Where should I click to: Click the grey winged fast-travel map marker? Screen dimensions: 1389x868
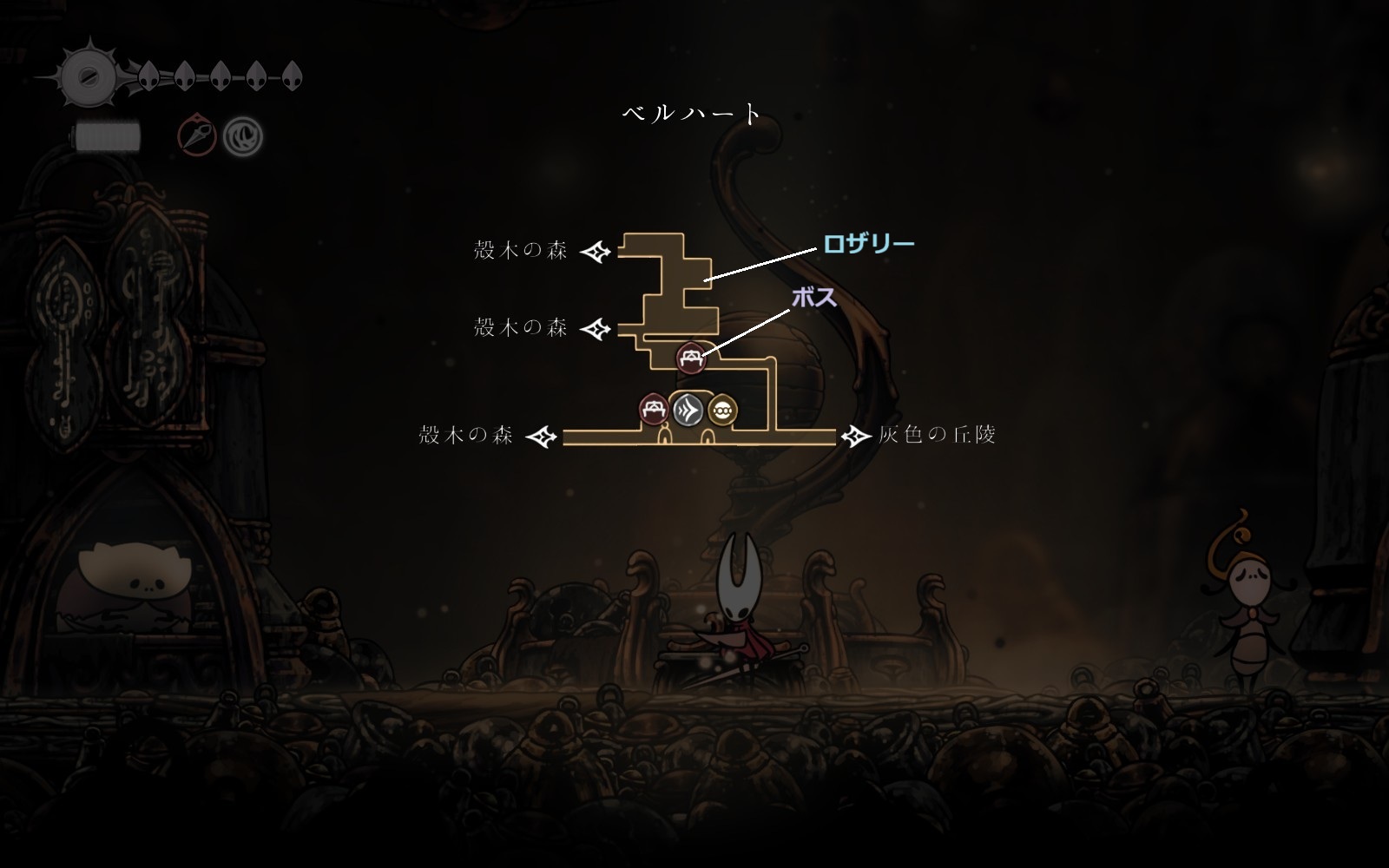coord(688,410)
